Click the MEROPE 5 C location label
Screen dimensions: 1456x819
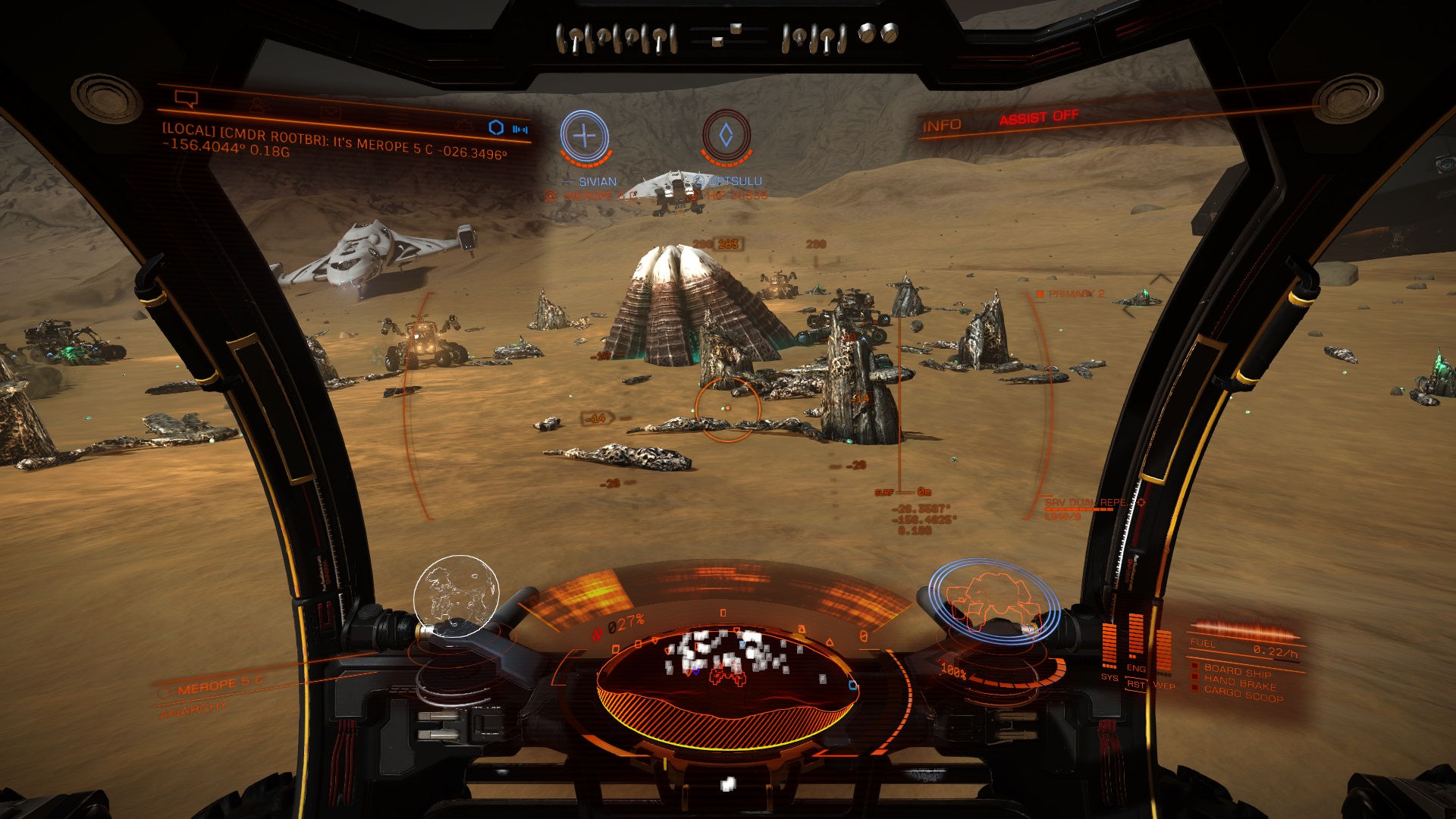pyautogui.click(x=220, y=686)
